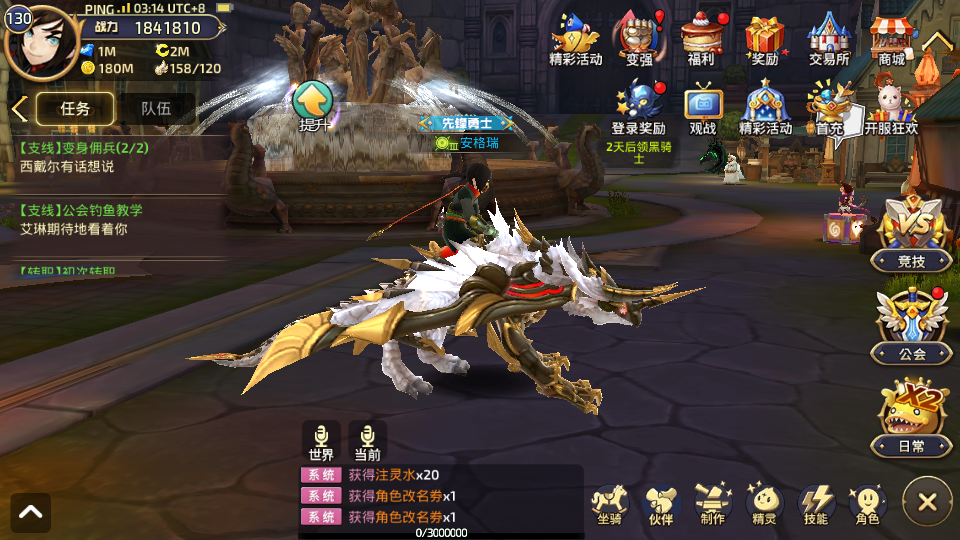Close the bottom menu with X button
This screenshot has height=540, width=960.
pyautogui.click(x=927, y=502)
